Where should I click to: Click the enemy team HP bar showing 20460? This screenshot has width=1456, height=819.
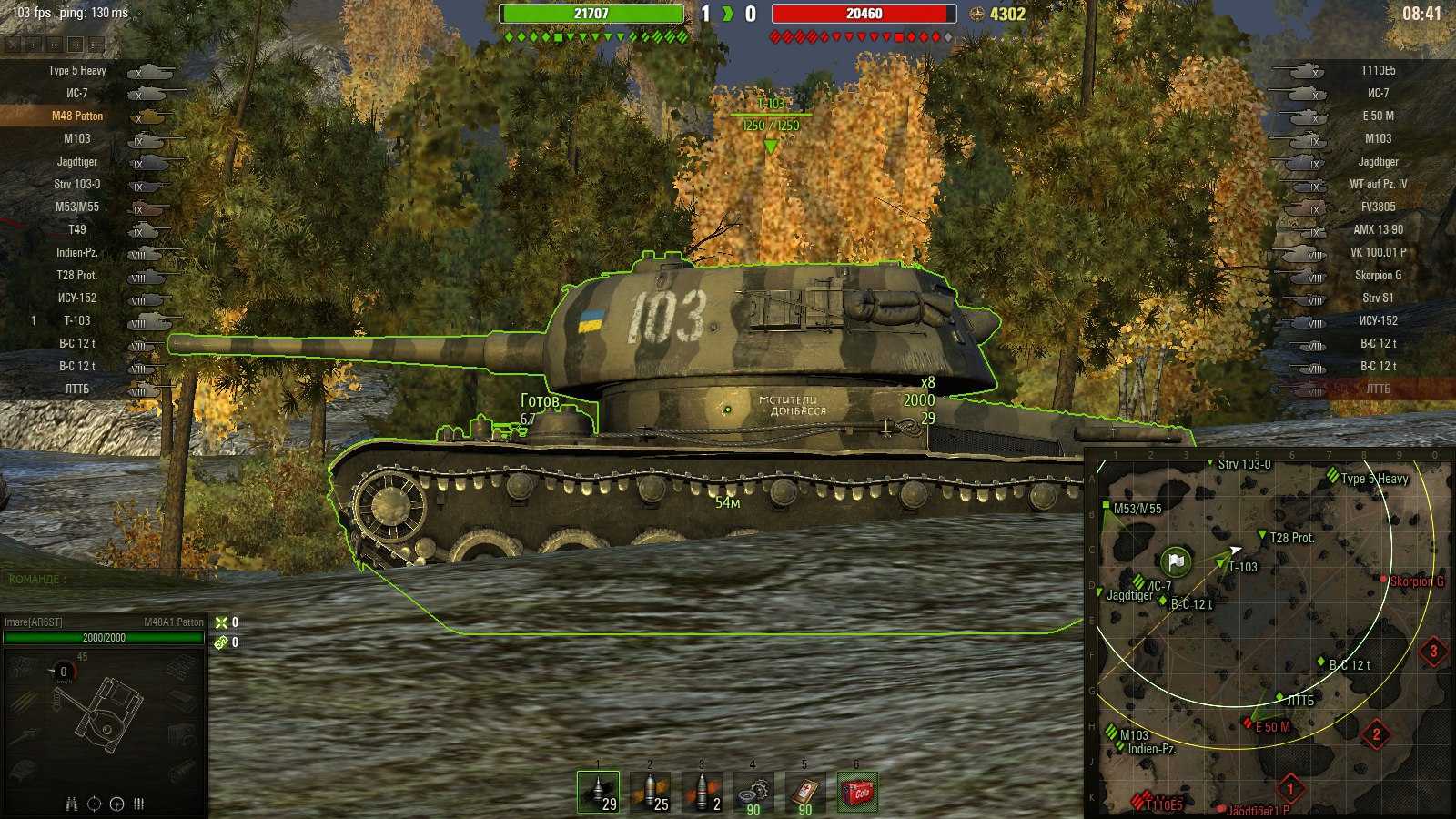point(861,14)
